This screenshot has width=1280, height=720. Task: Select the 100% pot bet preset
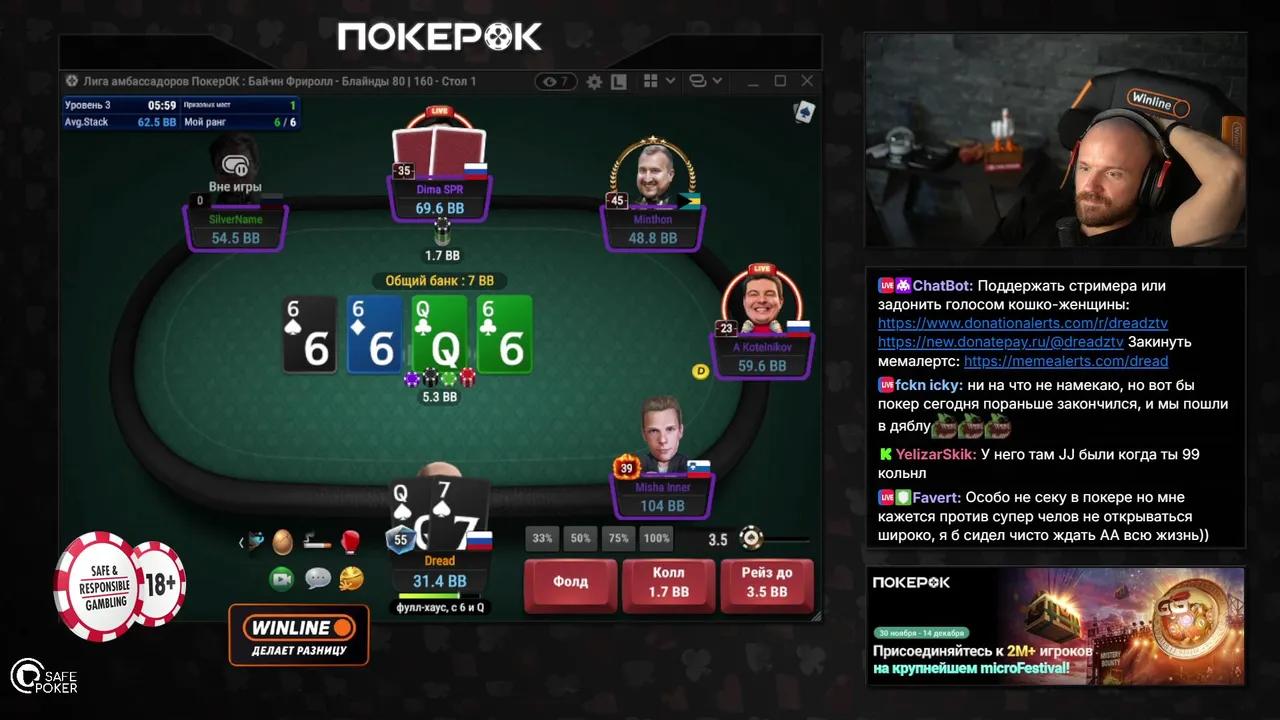[x=656, y=538]
